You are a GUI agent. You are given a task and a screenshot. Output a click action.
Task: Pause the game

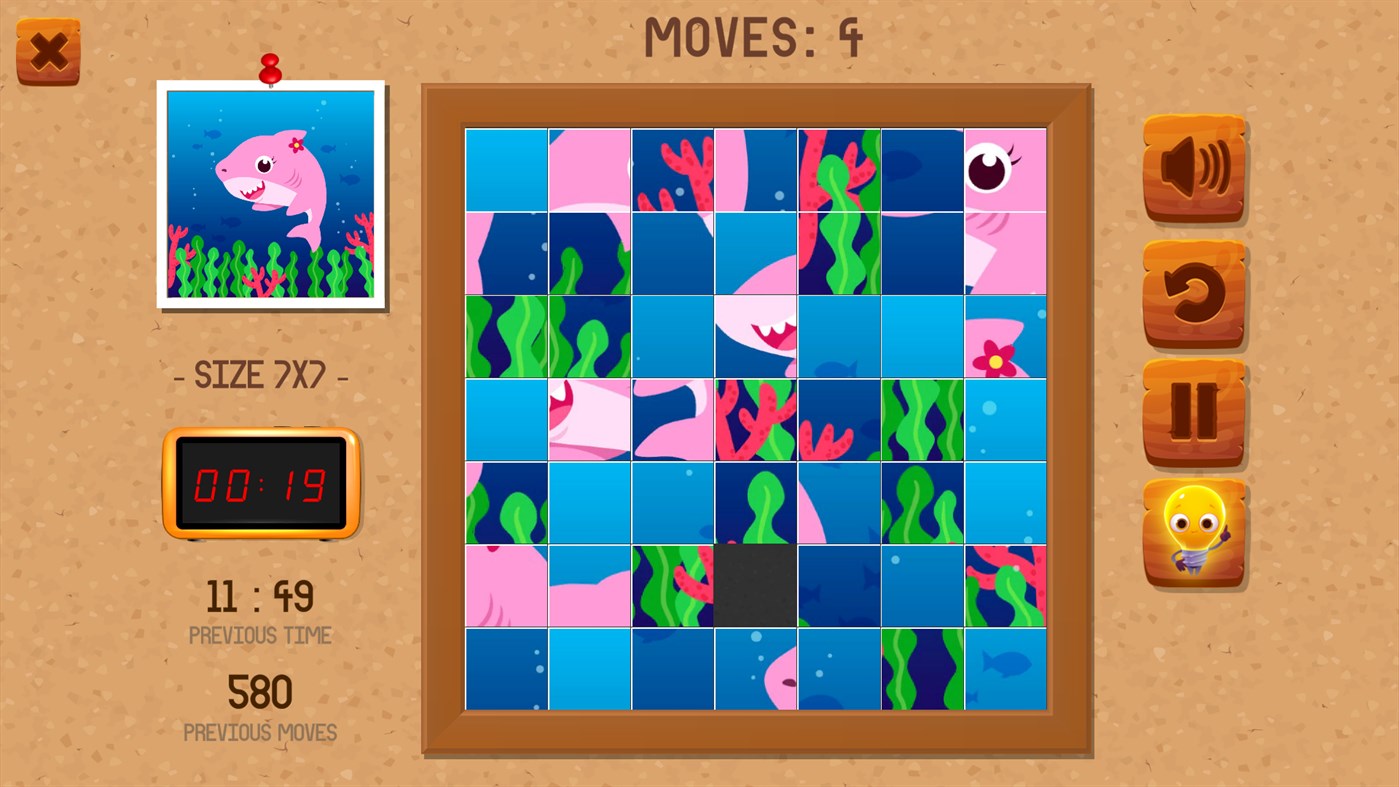(1193, 412)
